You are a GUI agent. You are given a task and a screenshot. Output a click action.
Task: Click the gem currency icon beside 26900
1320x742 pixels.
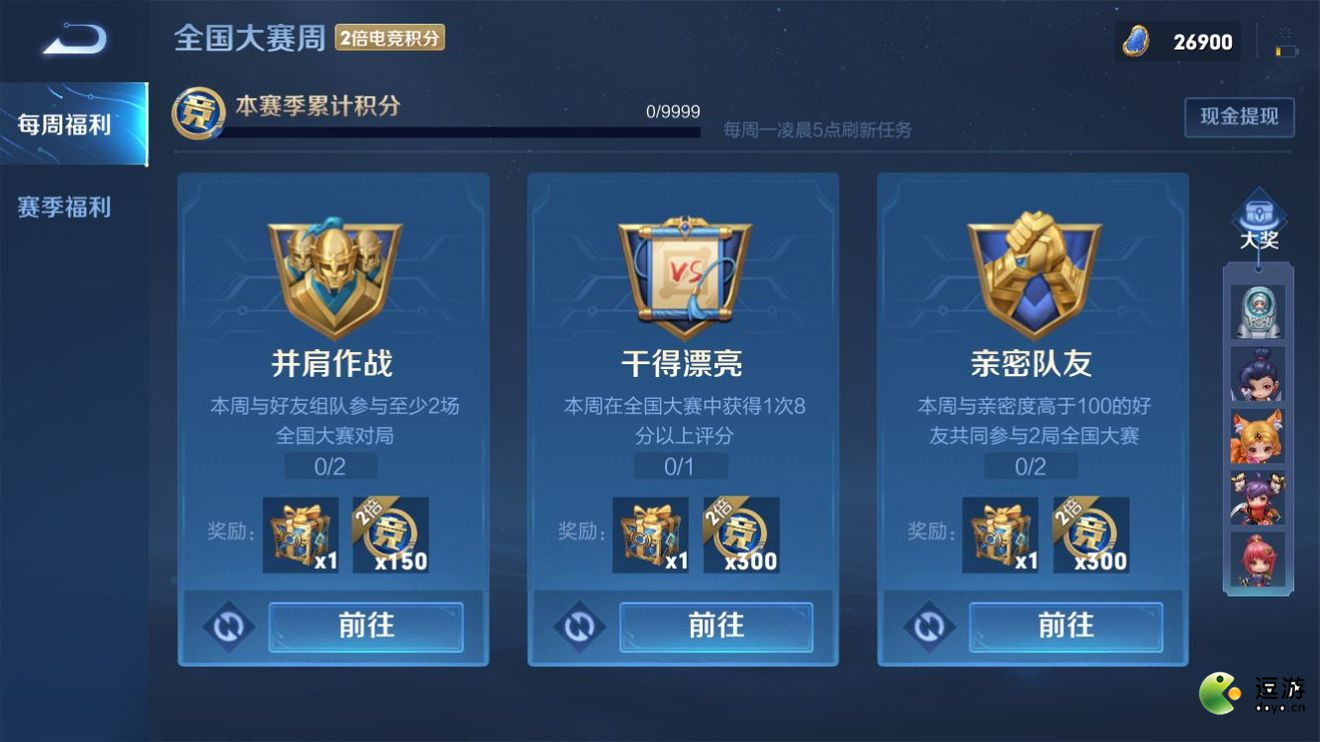click(x=1137, y=42)
